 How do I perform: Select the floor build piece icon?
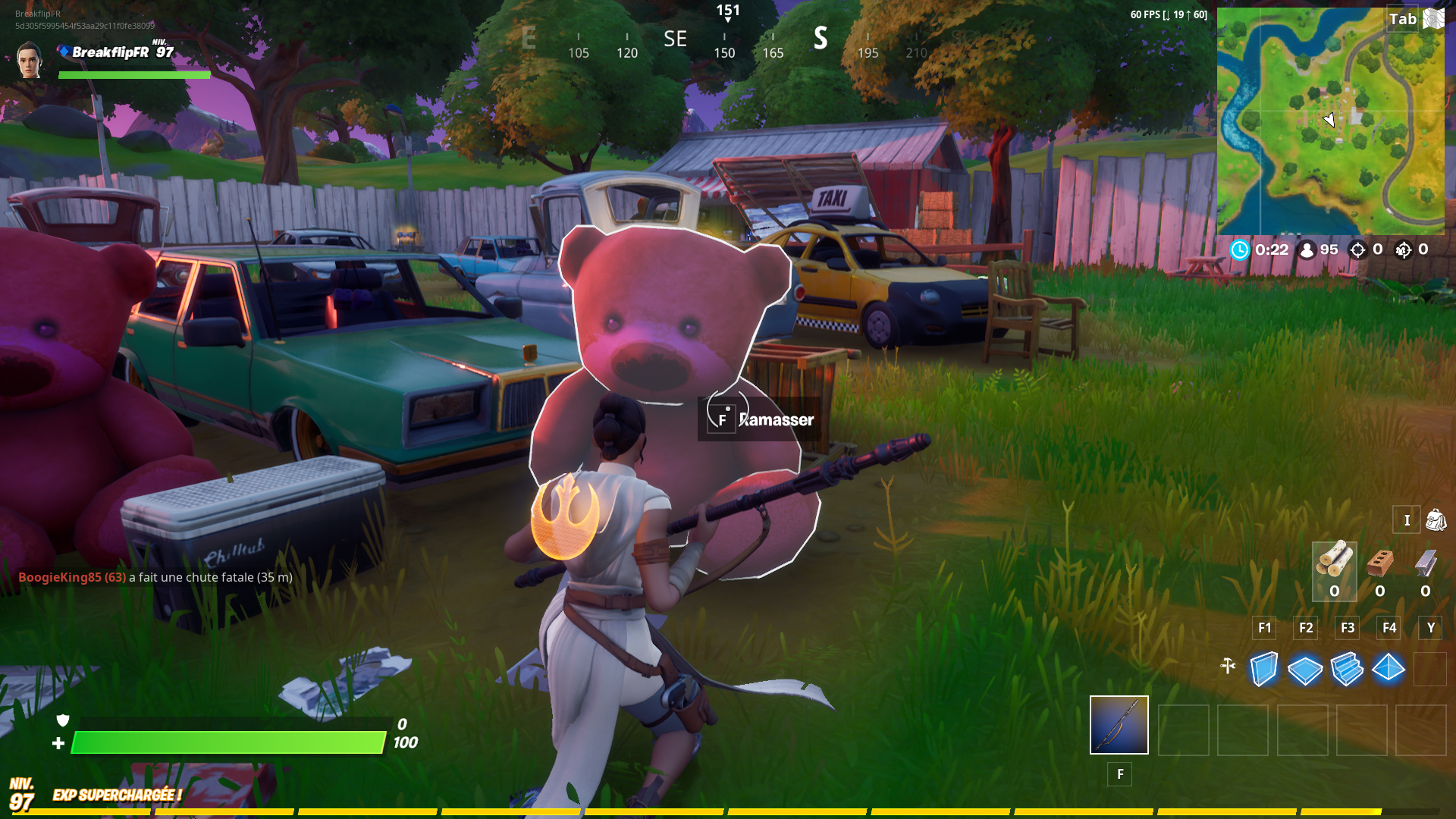click(x=1305, y=670)
